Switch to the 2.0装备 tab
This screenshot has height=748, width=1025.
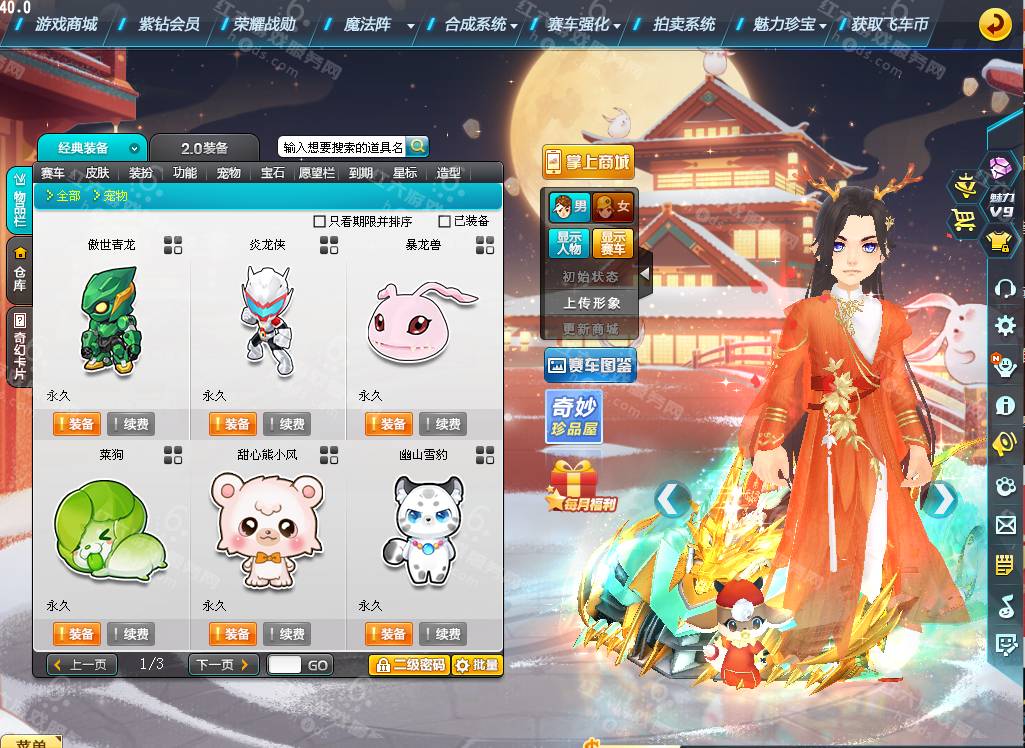coord(204,148)
